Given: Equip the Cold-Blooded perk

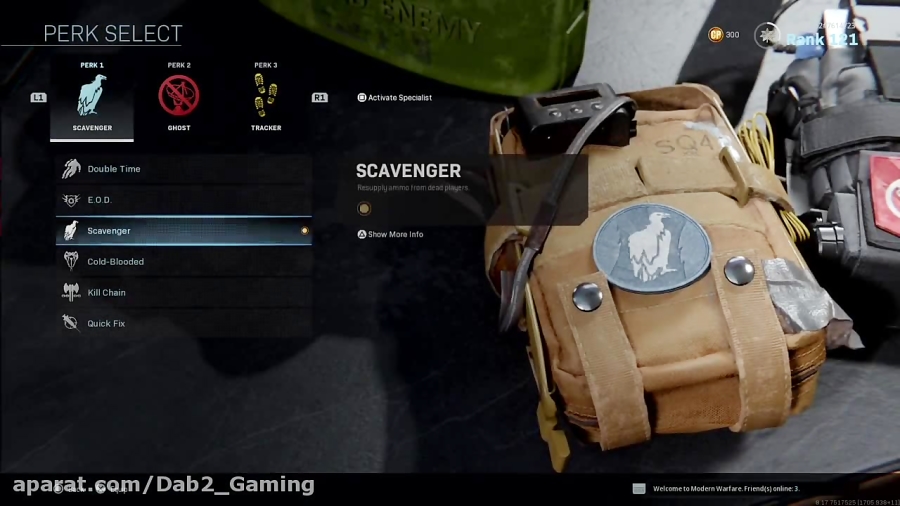Looking at the screenshot, I should [183, 262].
